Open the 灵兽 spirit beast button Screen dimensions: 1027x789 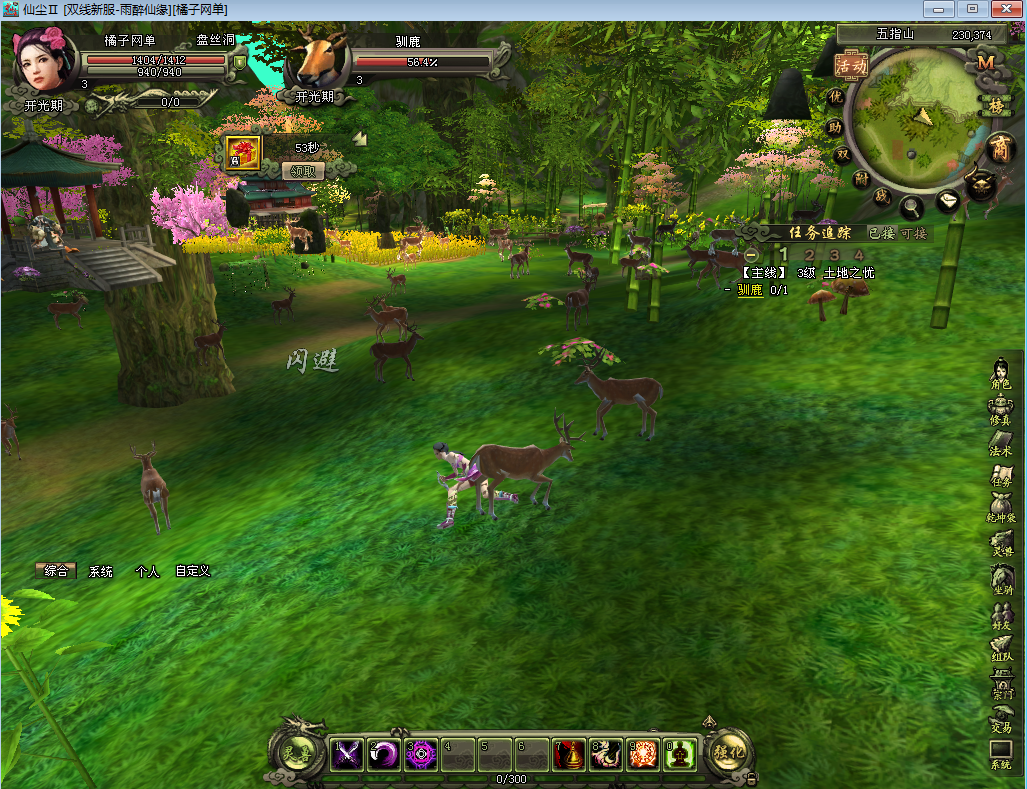coord(296,753)
